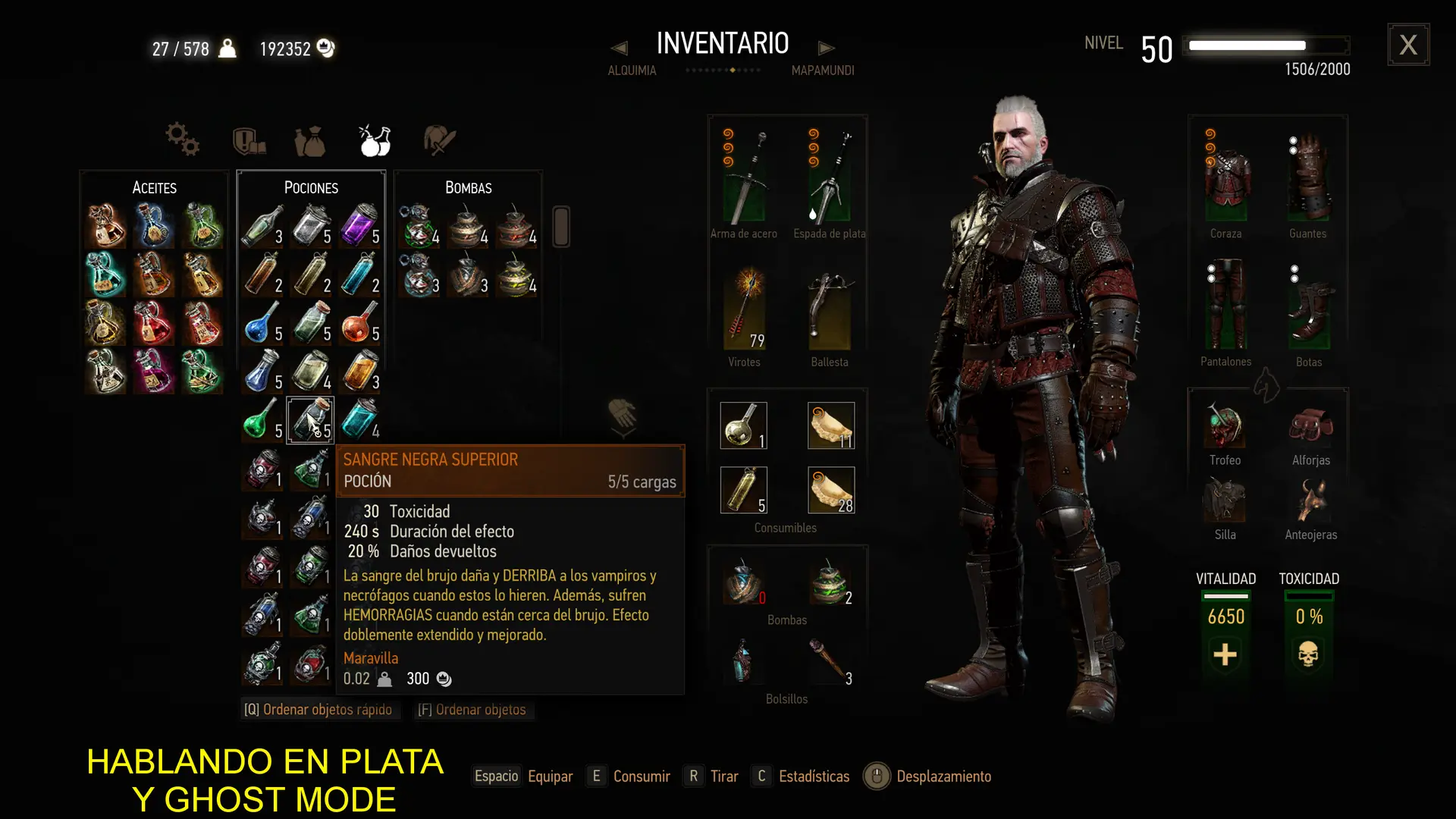Choose the weapons and armor inventory tab
The image size is (1456, 819).
coord(439,140)
